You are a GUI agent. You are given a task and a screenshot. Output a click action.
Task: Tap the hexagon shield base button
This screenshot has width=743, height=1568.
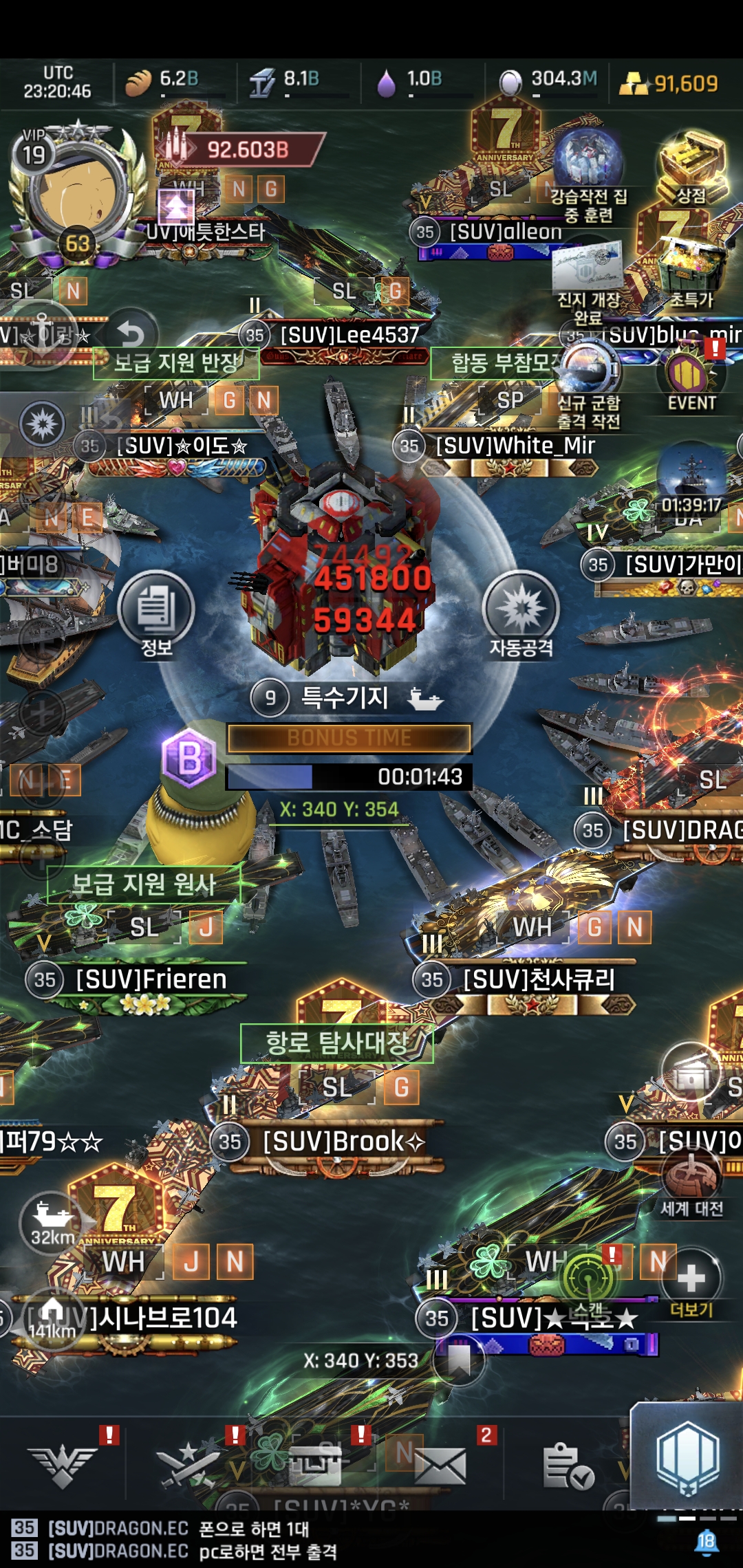pos(688,1459)
